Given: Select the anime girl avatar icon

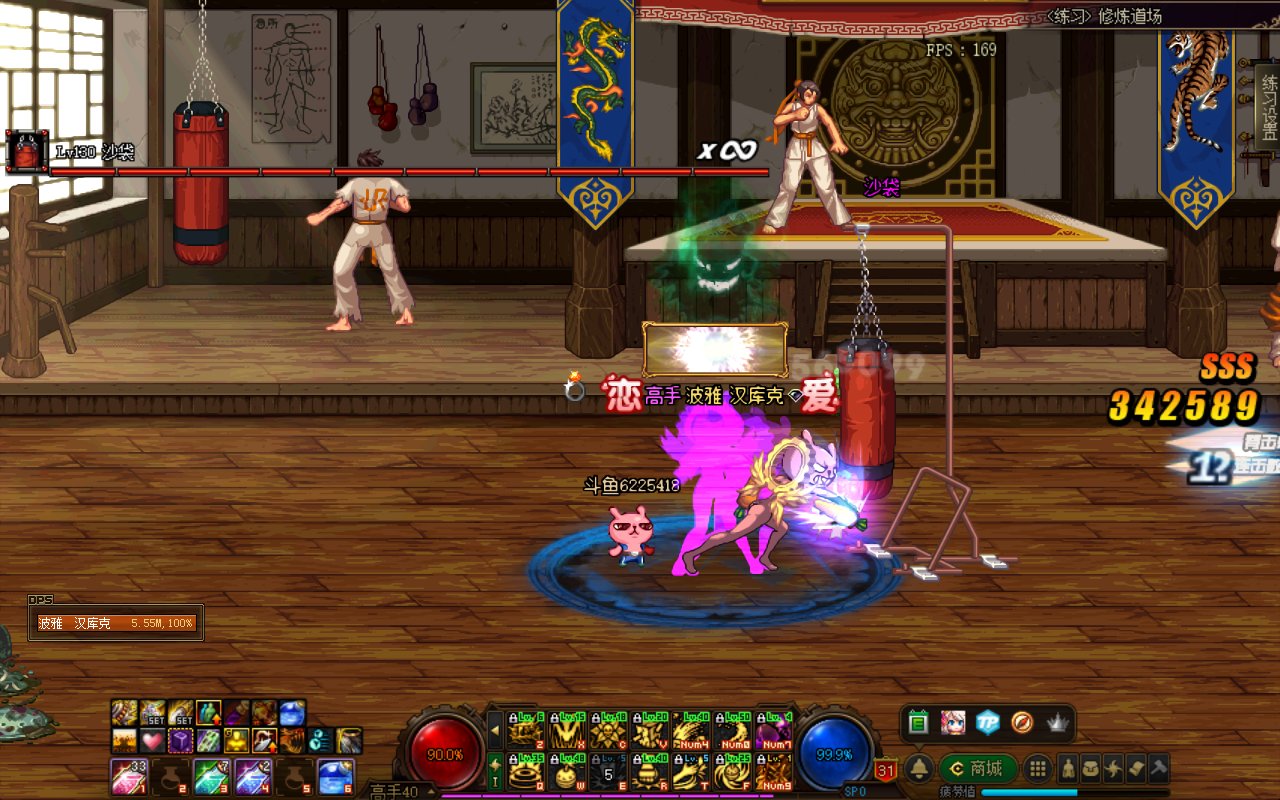Looking at the screenshot, I should (x=953, y=722).
